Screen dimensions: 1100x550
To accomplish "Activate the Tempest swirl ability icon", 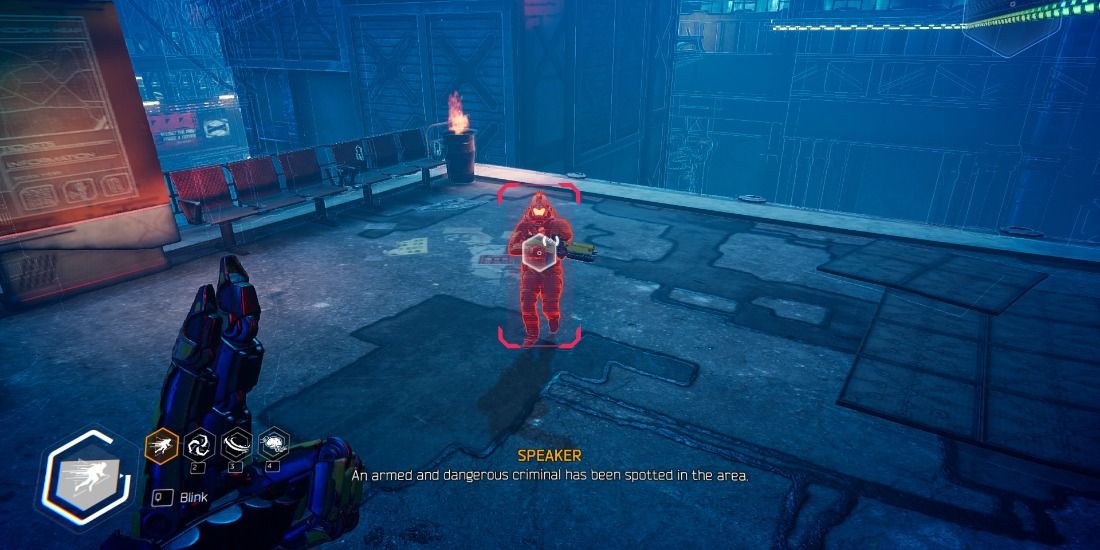I will (199, 444).
